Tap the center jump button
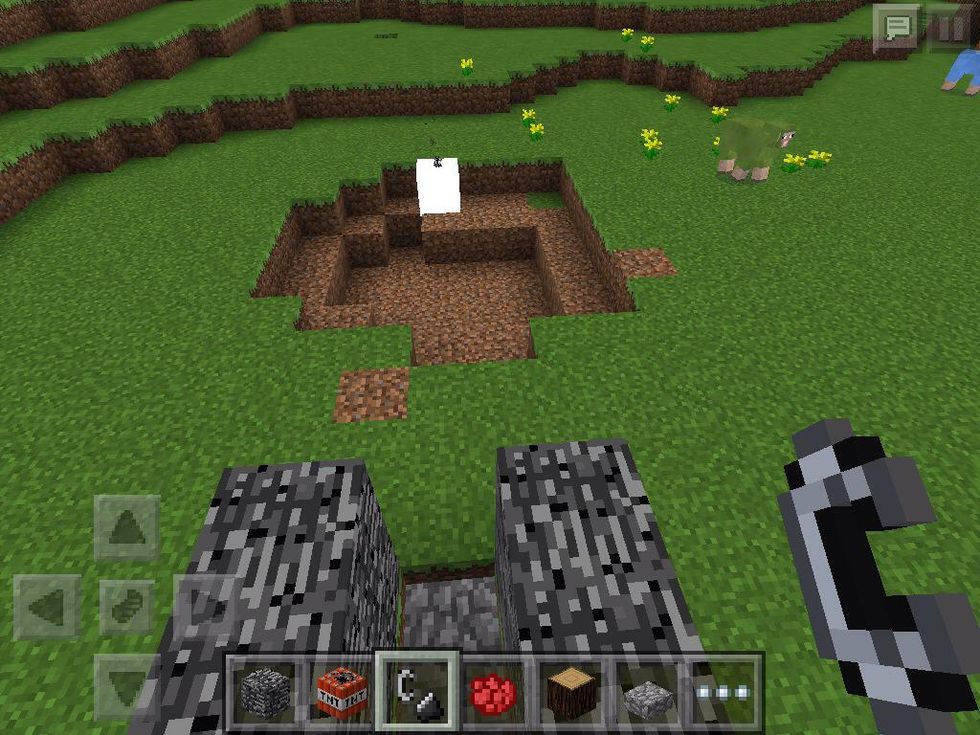The width and height of the screenshot is (980, 735). point(127,607)
